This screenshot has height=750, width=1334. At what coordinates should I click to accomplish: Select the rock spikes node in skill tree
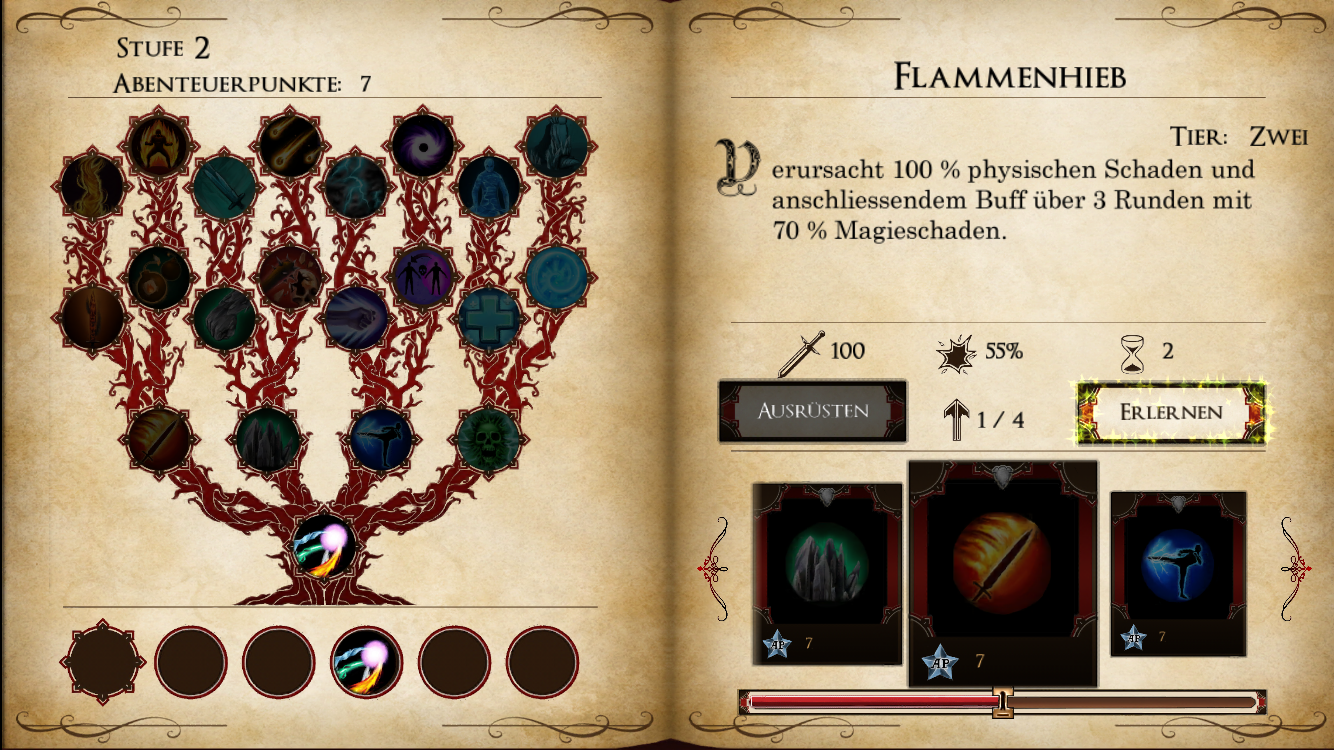coord(267,438)
